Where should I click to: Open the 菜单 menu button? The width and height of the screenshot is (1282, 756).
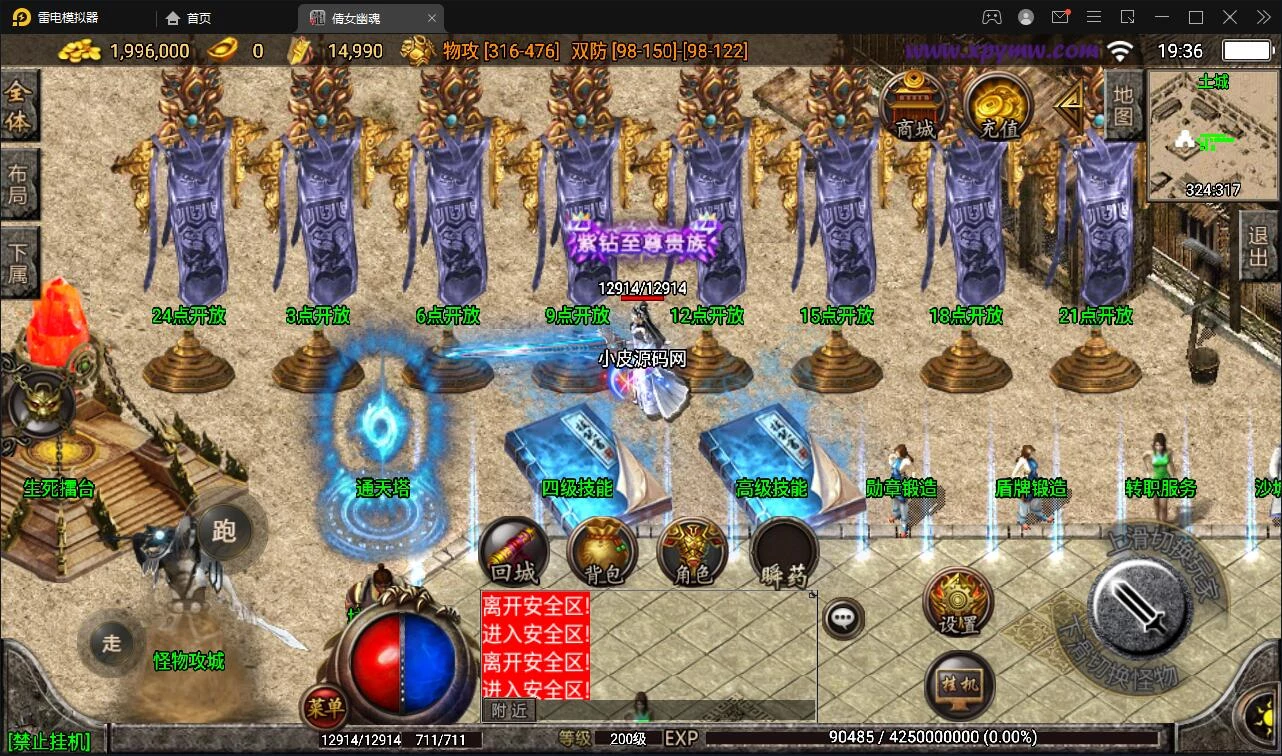pos(324,708)
